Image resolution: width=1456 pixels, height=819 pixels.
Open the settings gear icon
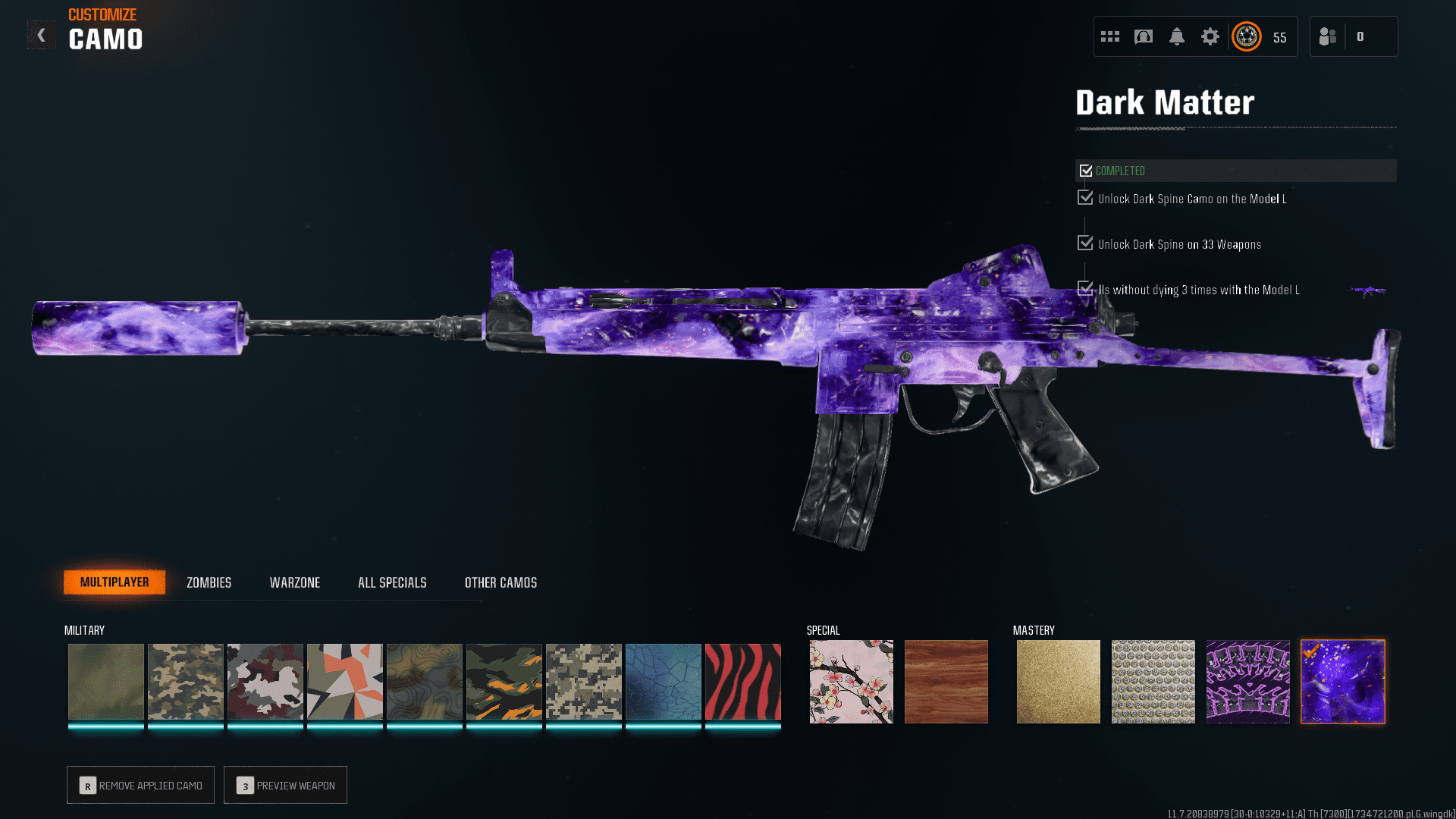point(1210,36)
